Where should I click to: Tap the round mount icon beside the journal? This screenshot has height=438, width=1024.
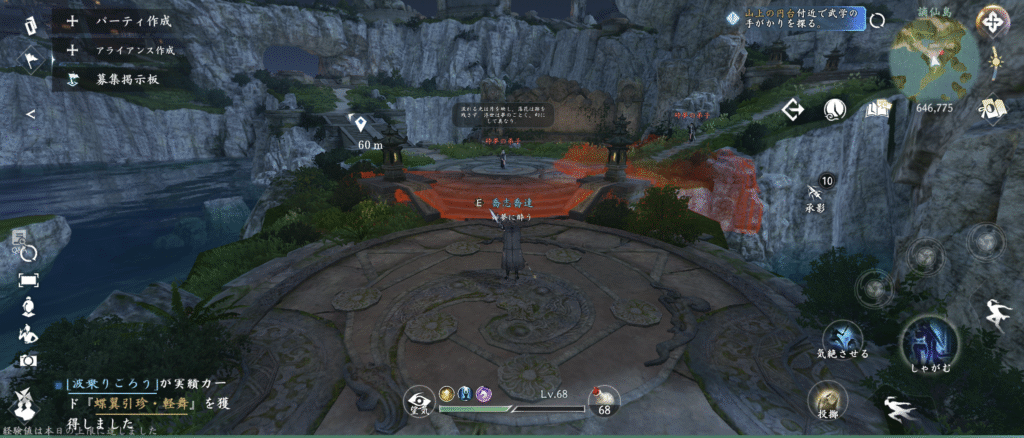pos(836,110)
